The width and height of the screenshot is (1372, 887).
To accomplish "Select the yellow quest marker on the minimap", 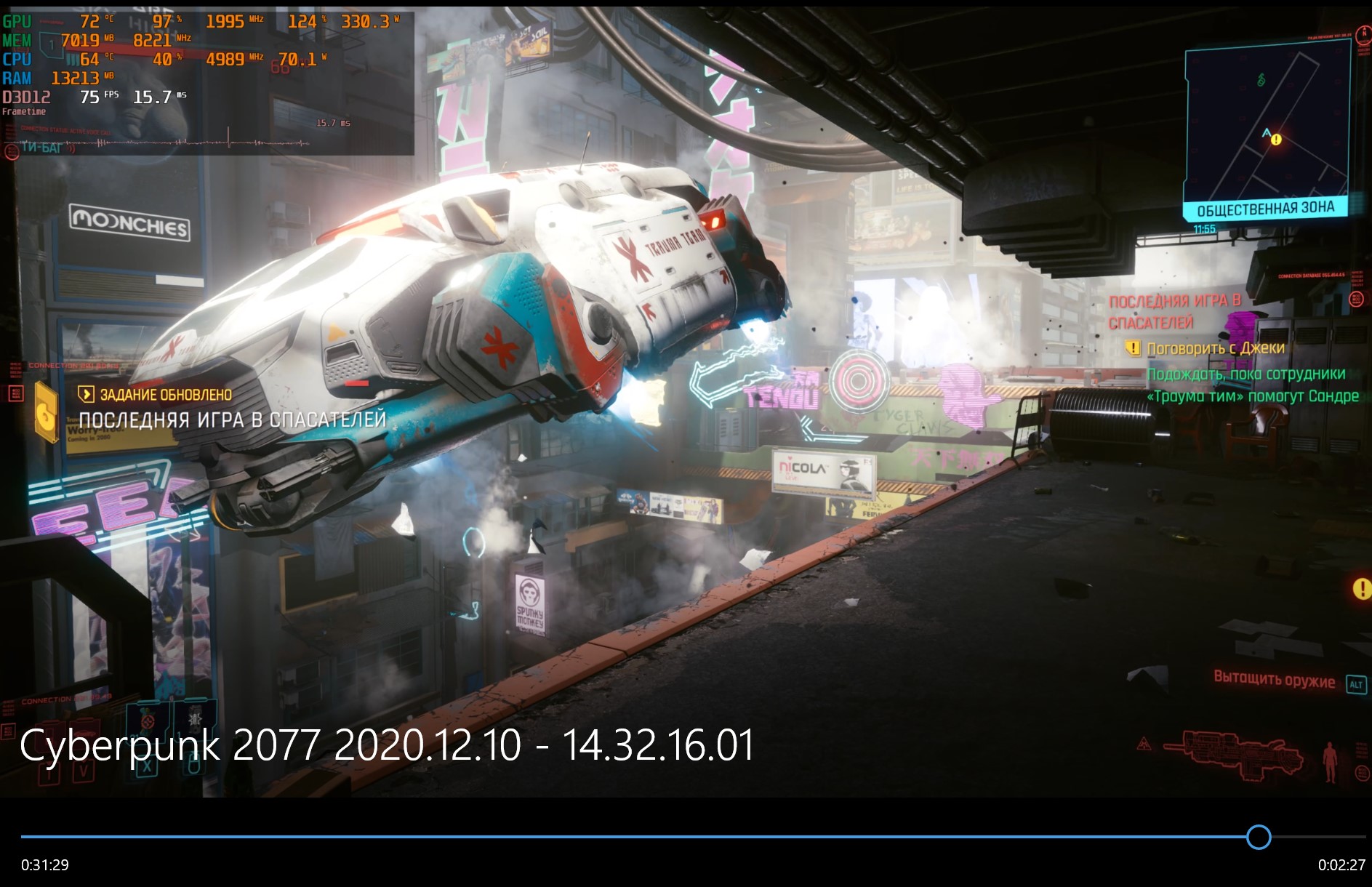I will [x=1276, y=140].
